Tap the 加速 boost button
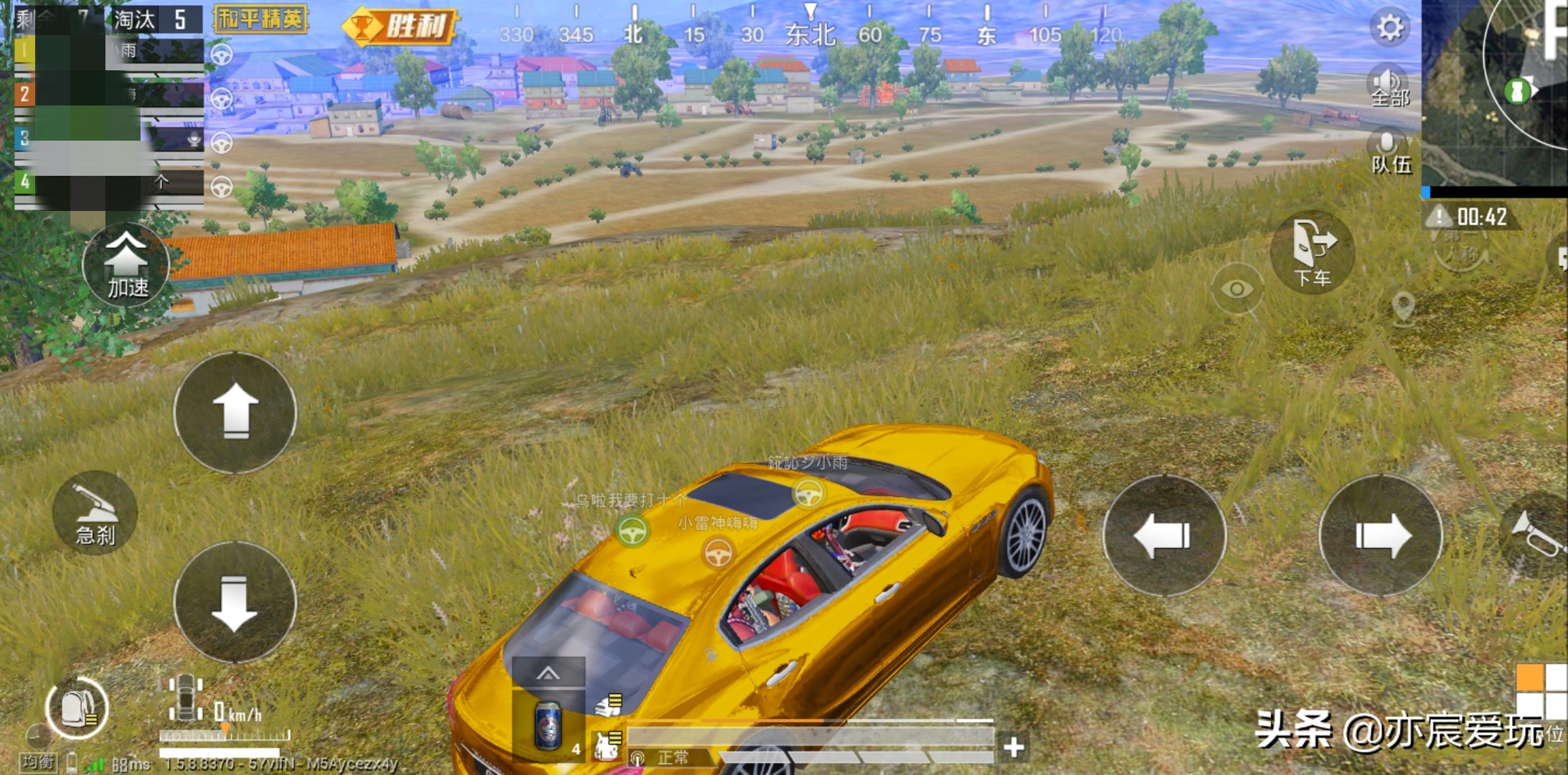 pyautogui.click(x=127, y=266)
